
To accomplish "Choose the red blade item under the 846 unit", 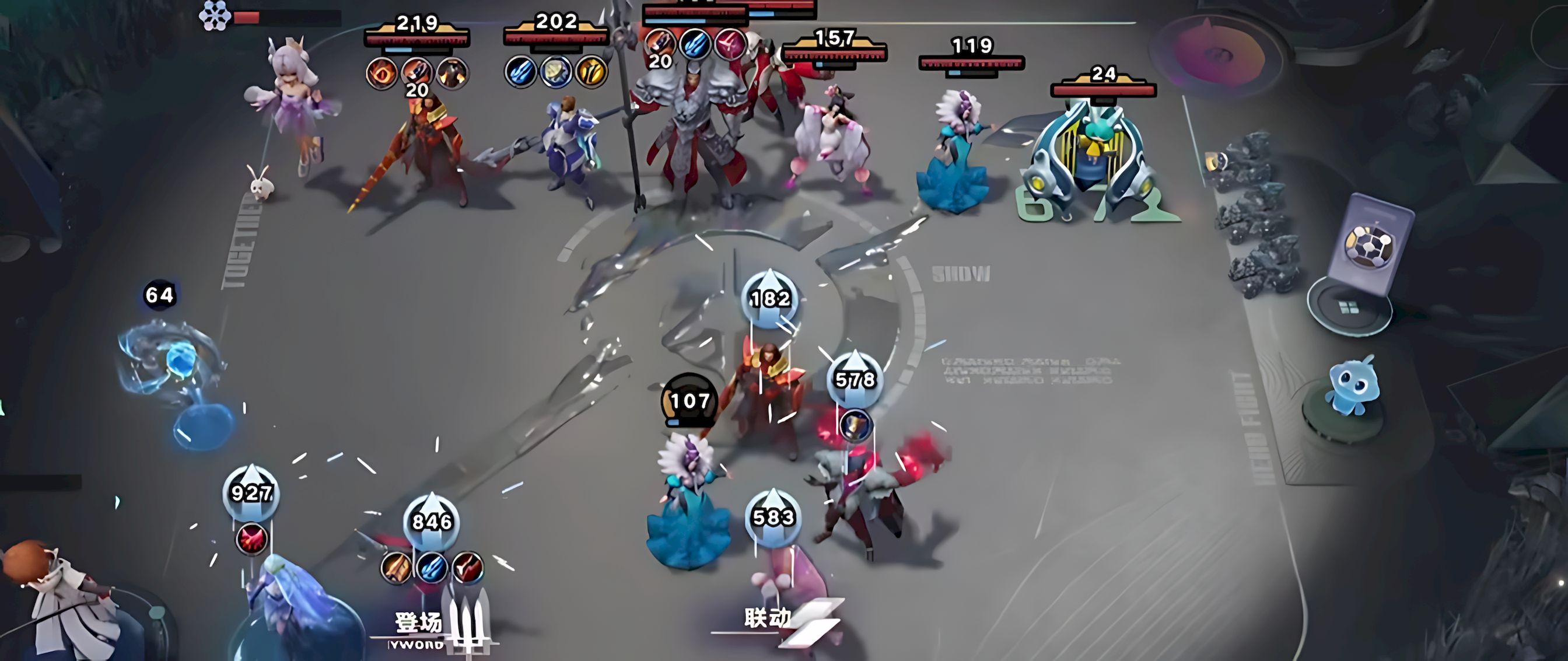I will click(x=467, y=567).
